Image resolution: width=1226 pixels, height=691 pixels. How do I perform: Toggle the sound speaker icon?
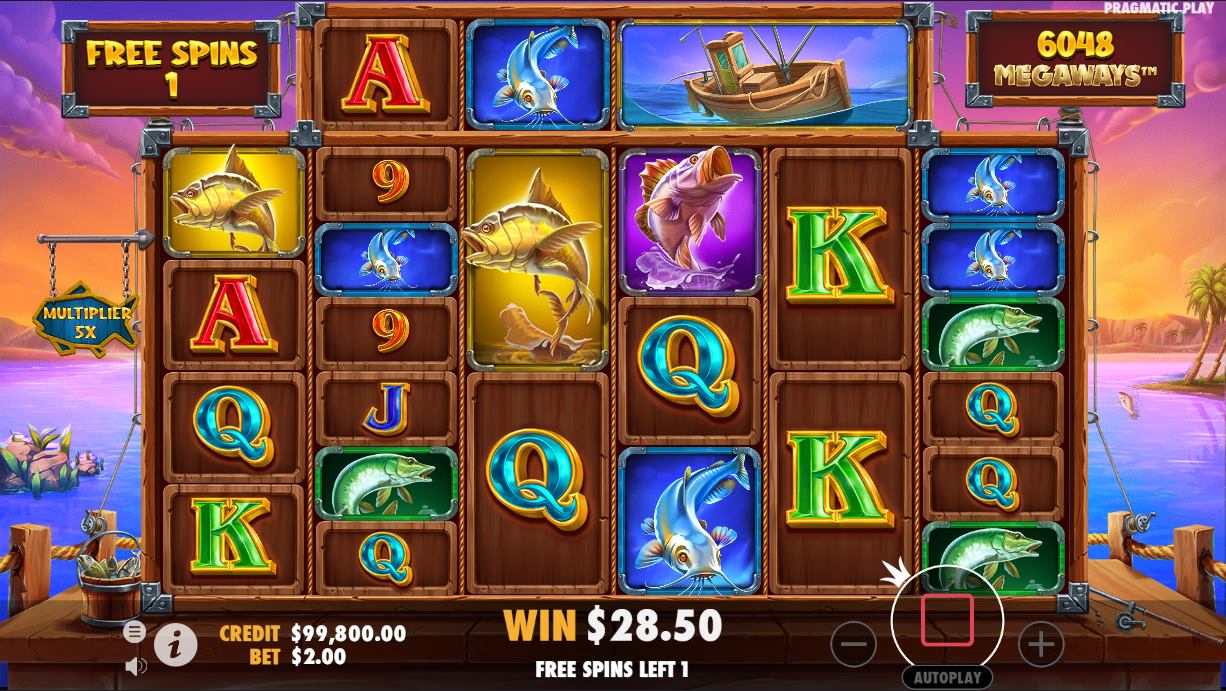[x=136, y=665]
